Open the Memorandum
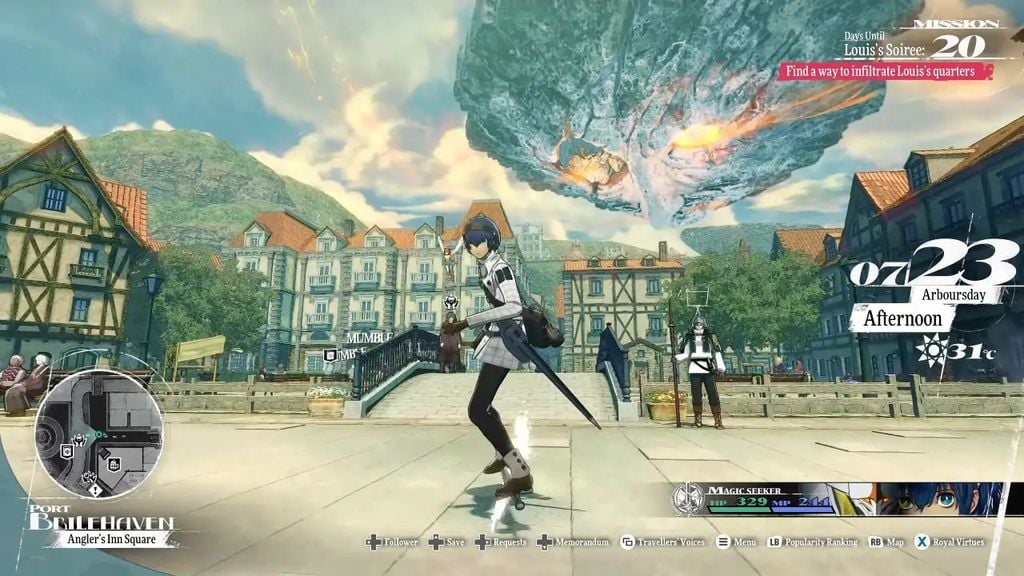1024x576 pixels. tap(581, 542)
